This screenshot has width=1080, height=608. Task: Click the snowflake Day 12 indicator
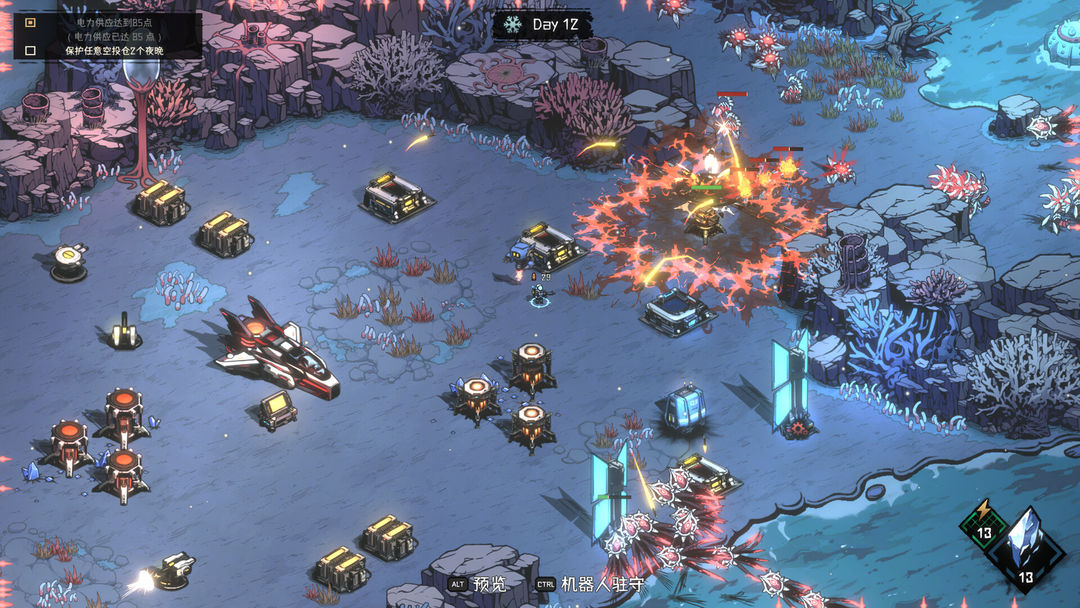click(x=513, y=24)
